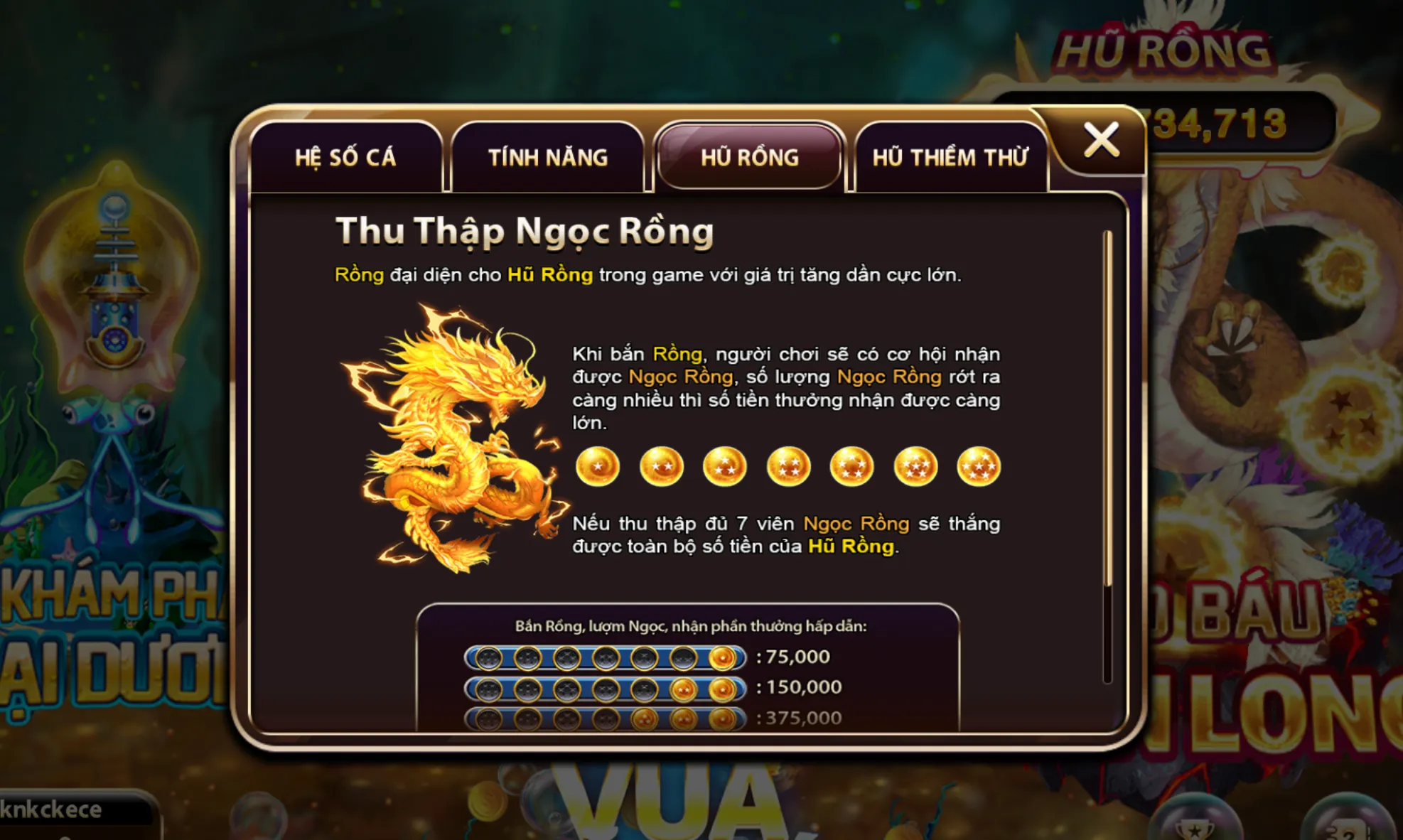This screenshot has width=1403, height=840.
Task: Close the info dialog with the X
Action: pos(1101,139)
